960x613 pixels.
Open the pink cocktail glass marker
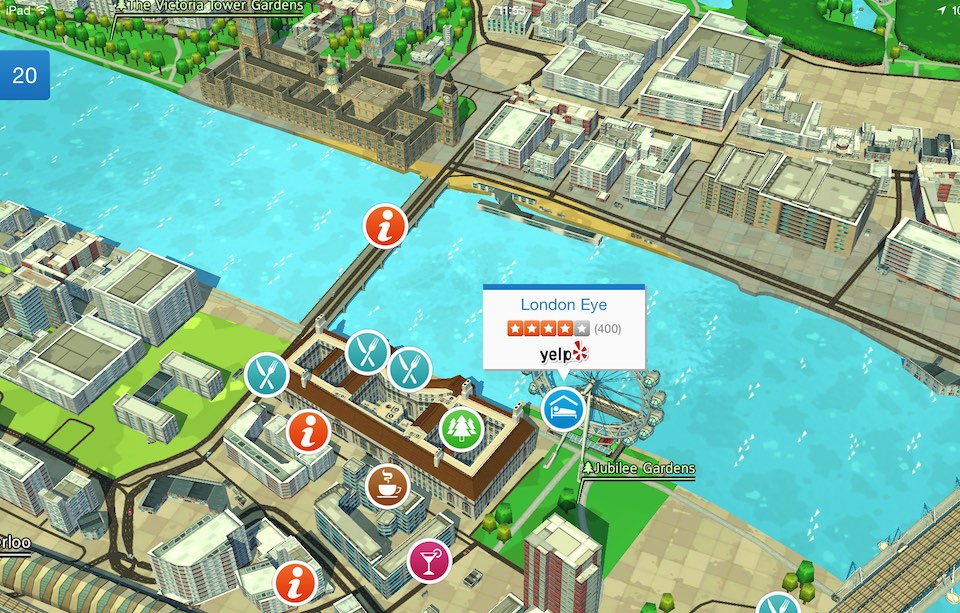point(430,561)
